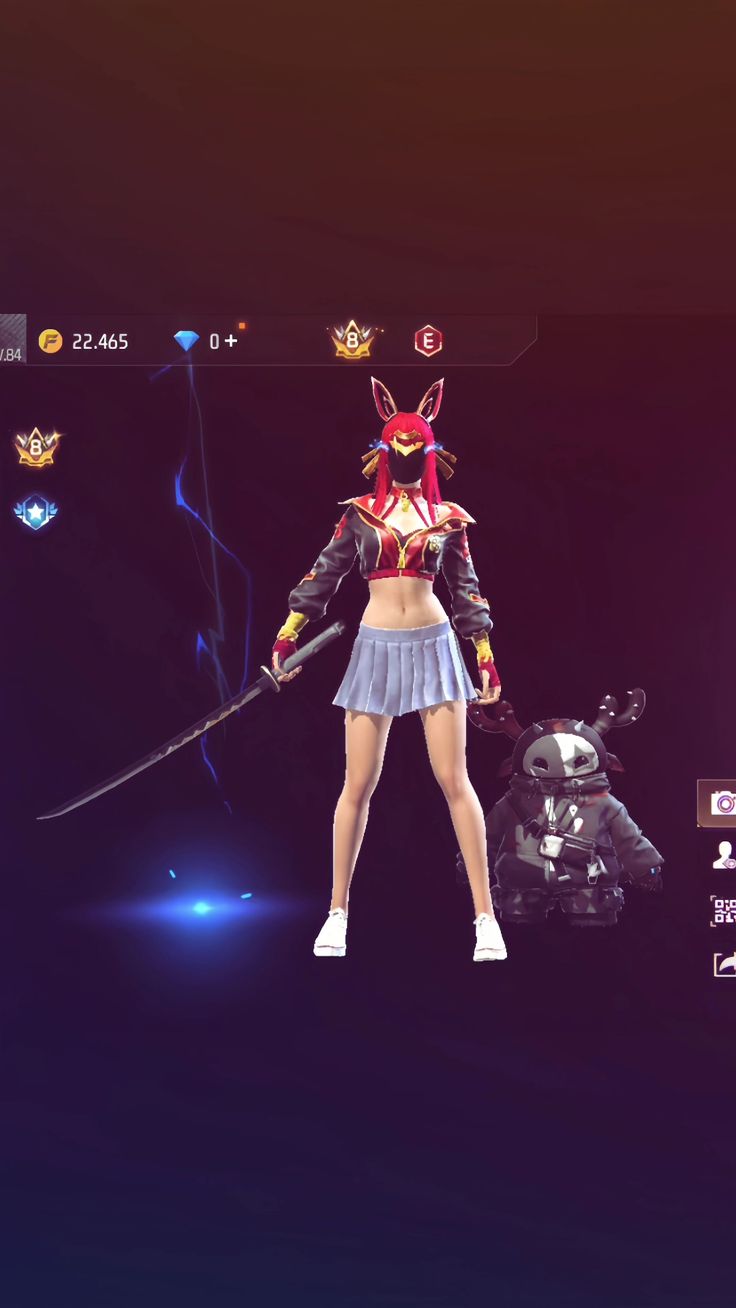The image size is (736, 1308).
Task: Open the red hexagon E emblem
Action: click(428, 341)
